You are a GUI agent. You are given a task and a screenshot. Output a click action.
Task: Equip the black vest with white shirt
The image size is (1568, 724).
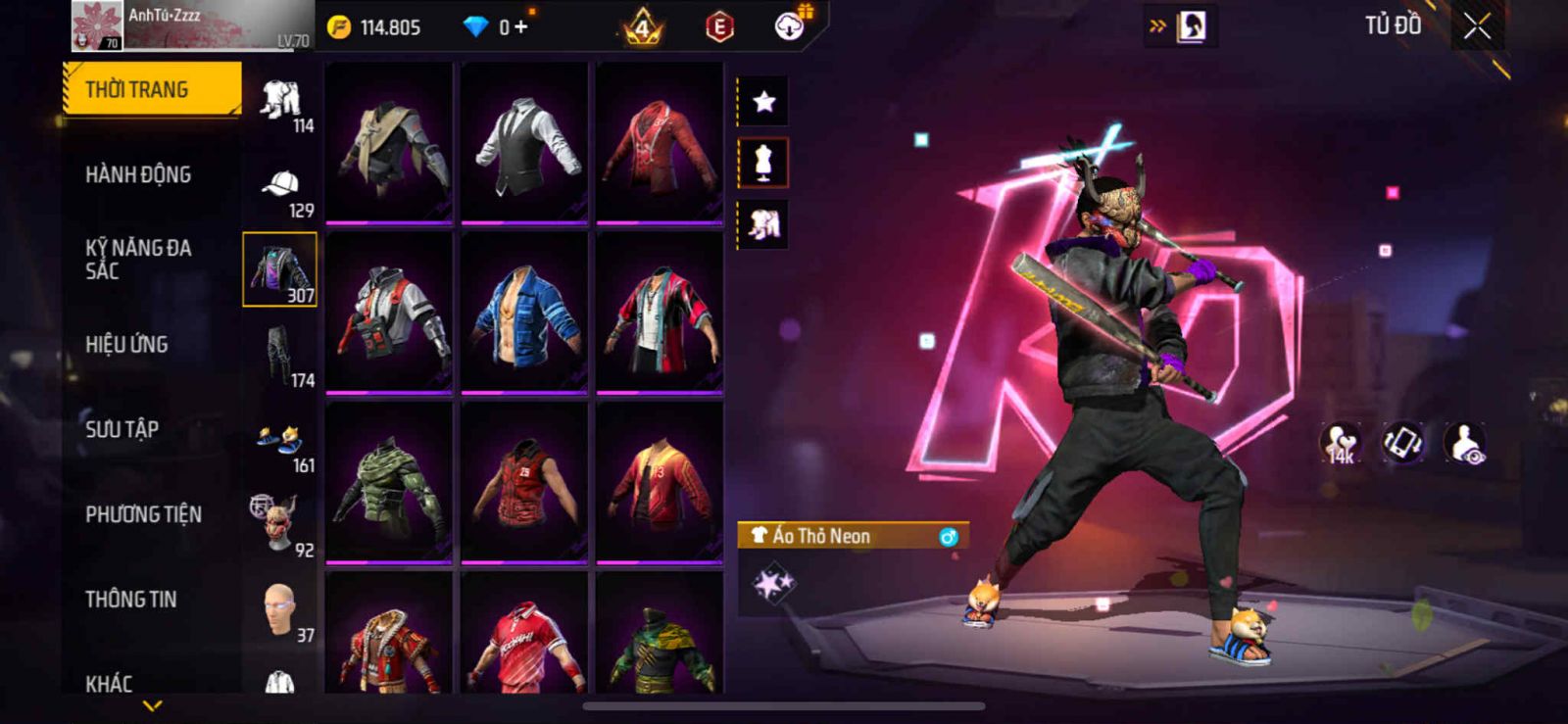tap(524, 143)
